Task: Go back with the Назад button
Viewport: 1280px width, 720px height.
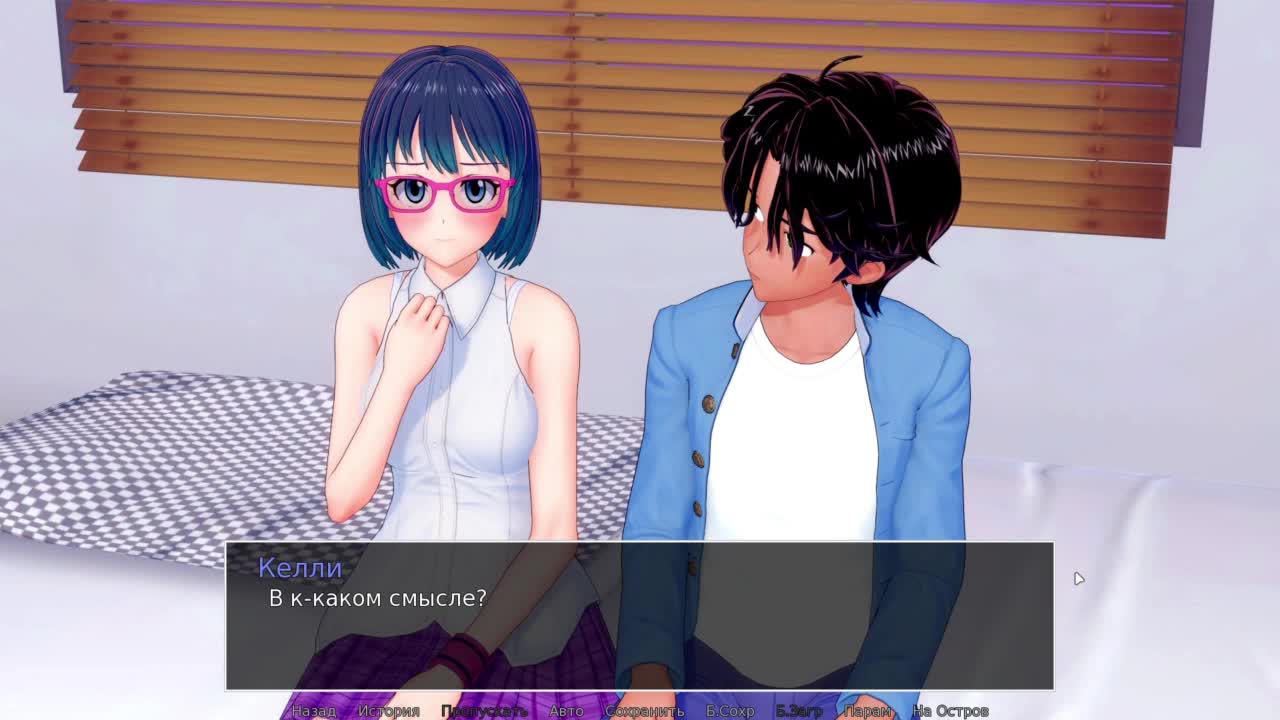Action: click(x=314, y=711)
